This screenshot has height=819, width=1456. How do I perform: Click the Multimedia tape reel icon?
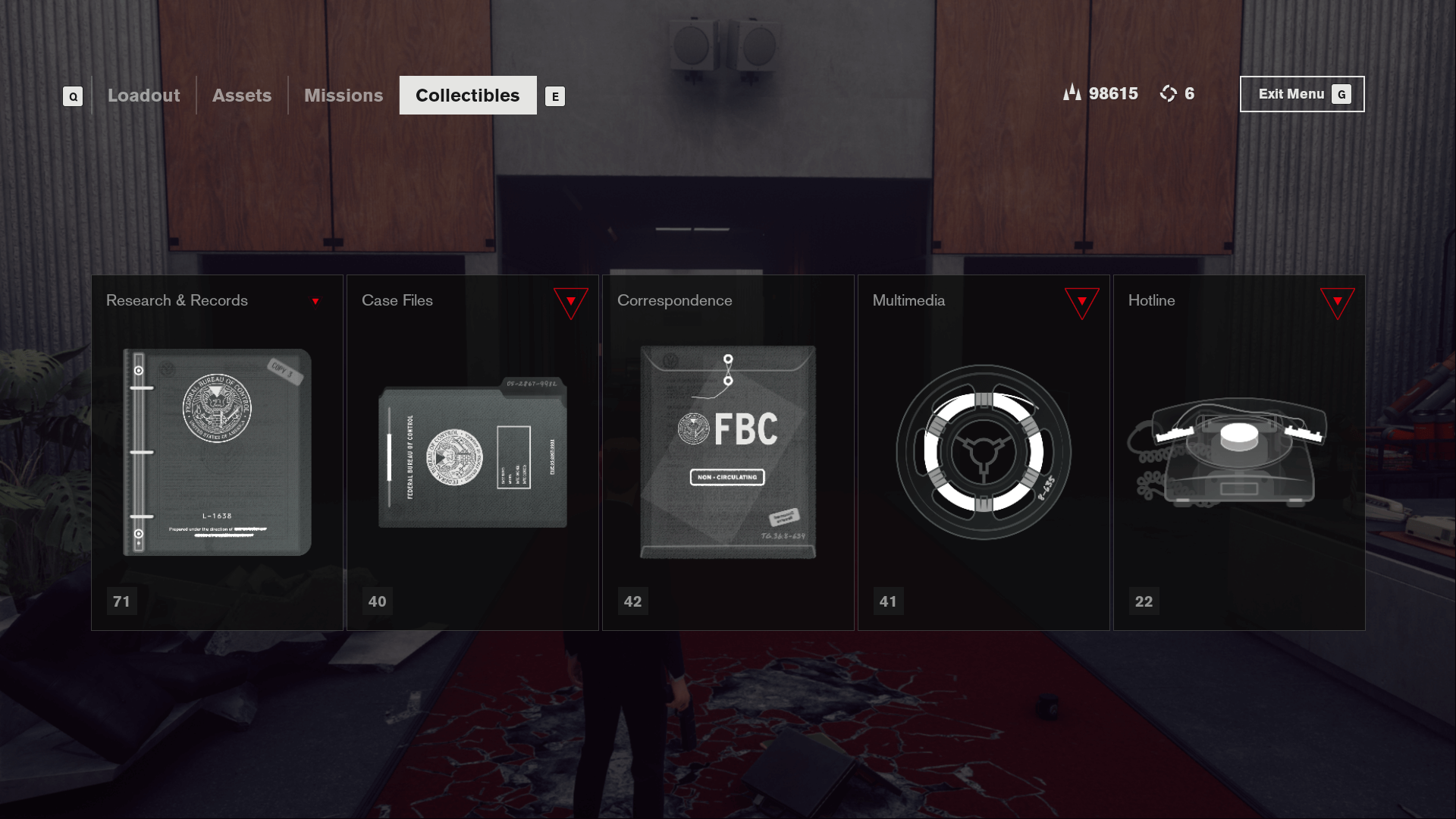[x=983, y=453]
